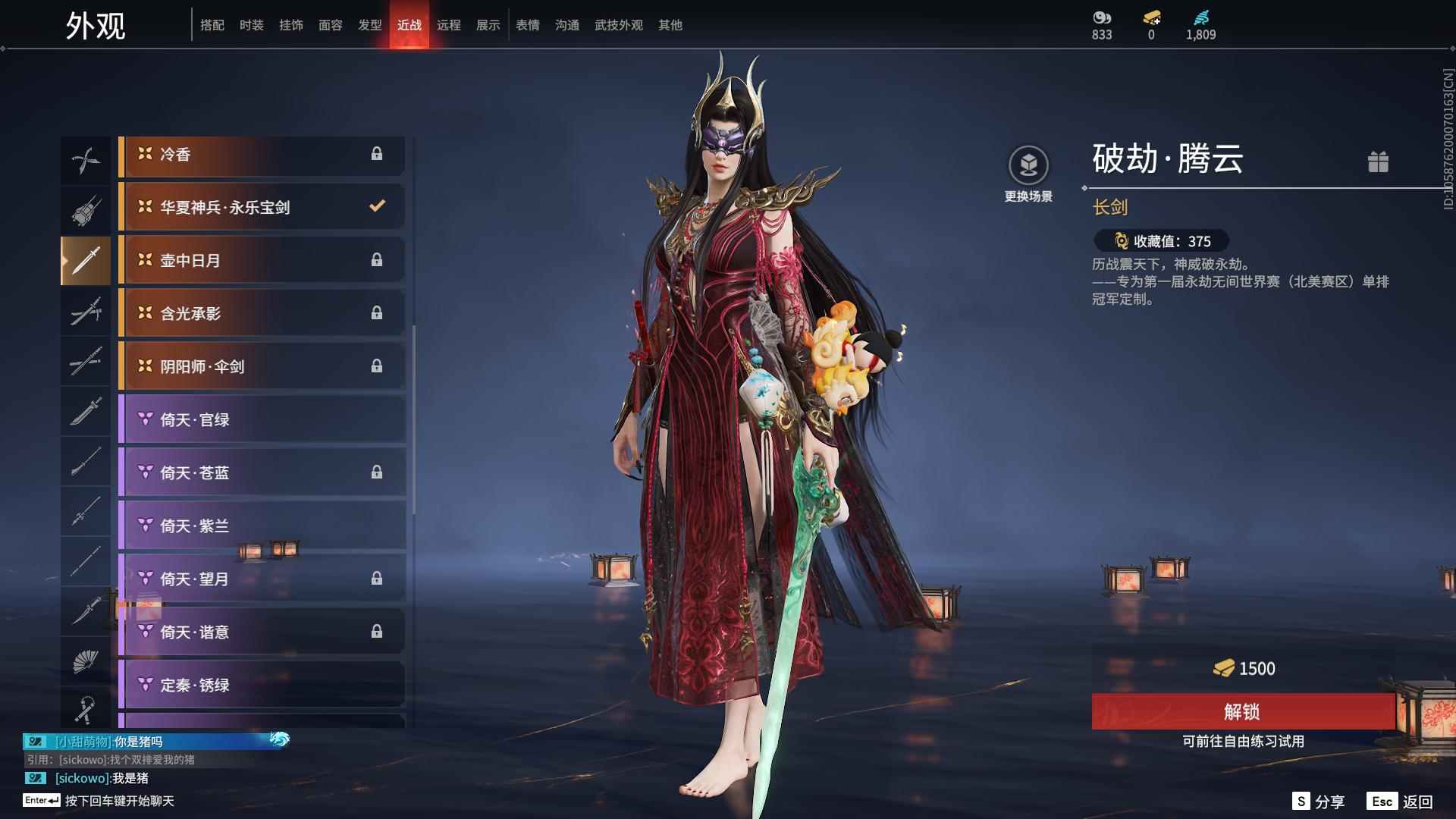Choose the locked 壶中日月 skin entry
Image resolution: width=1456 pixels, height=819 pixels.
point(262,260)
